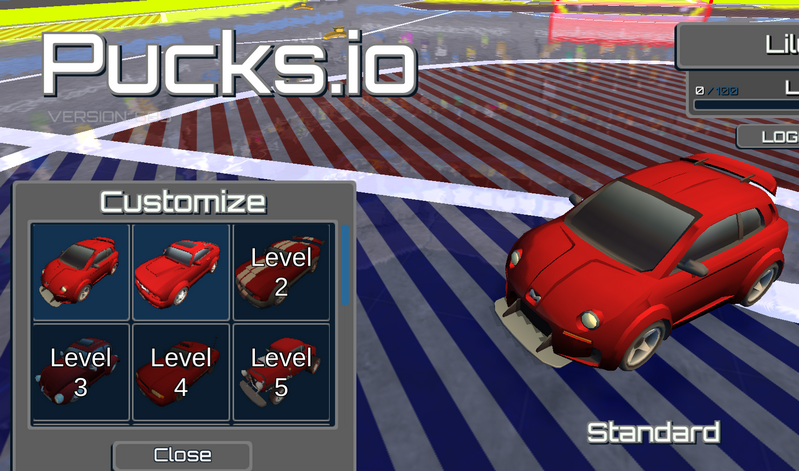Choose the locked Level 4 car
799x471 pixels.
pos(181,371)
